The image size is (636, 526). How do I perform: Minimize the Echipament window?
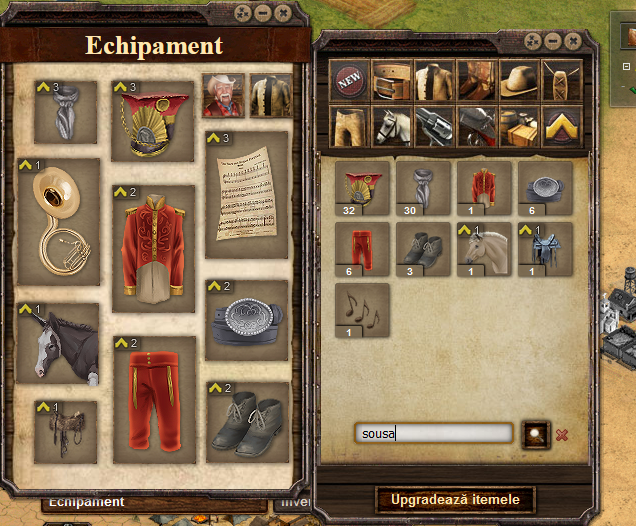click(x=263, y=13)
